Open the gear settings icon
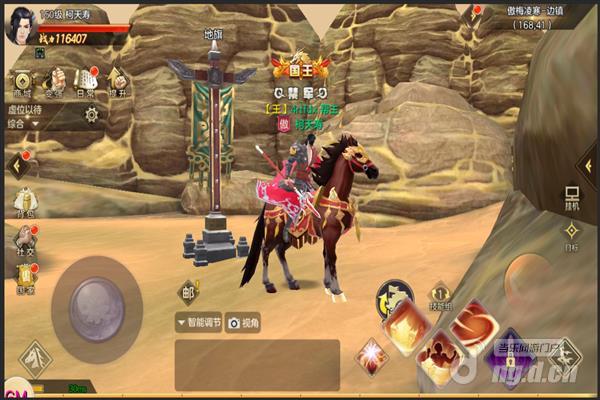Screen dimensions: 600x400 tap(92, 114)
